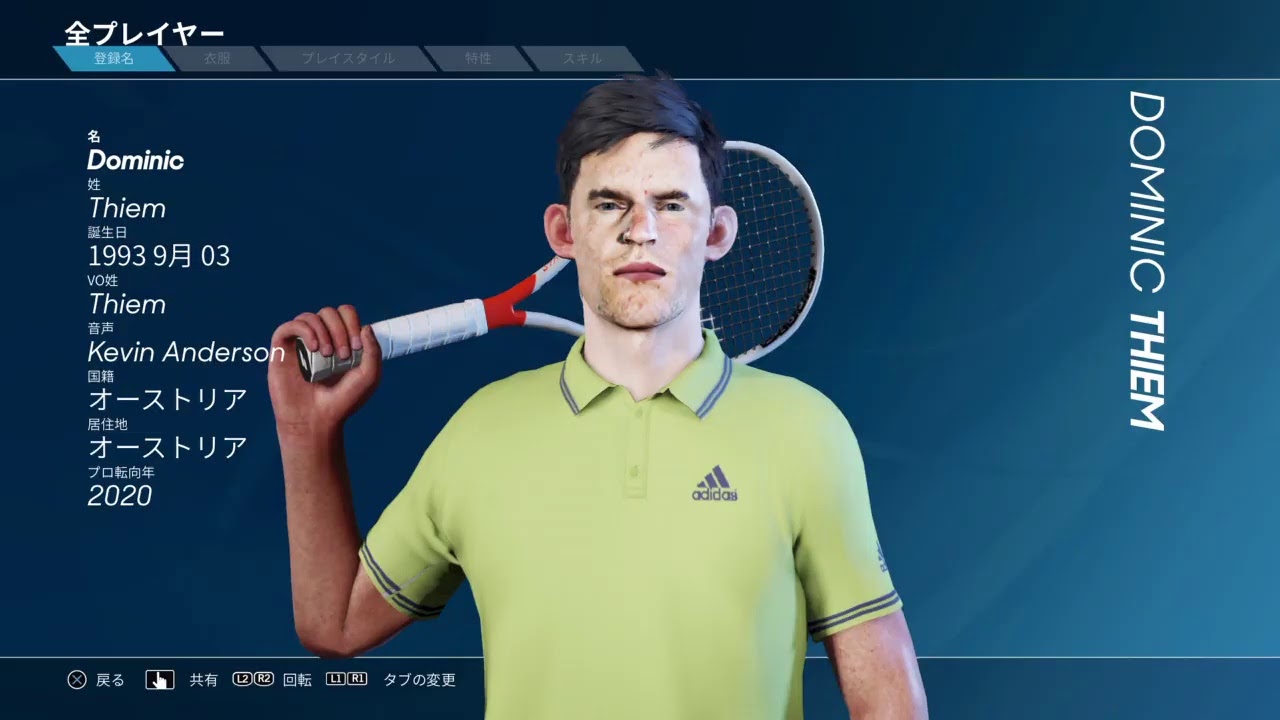Select the 2020 turned-pro year entry

point(120,496)
